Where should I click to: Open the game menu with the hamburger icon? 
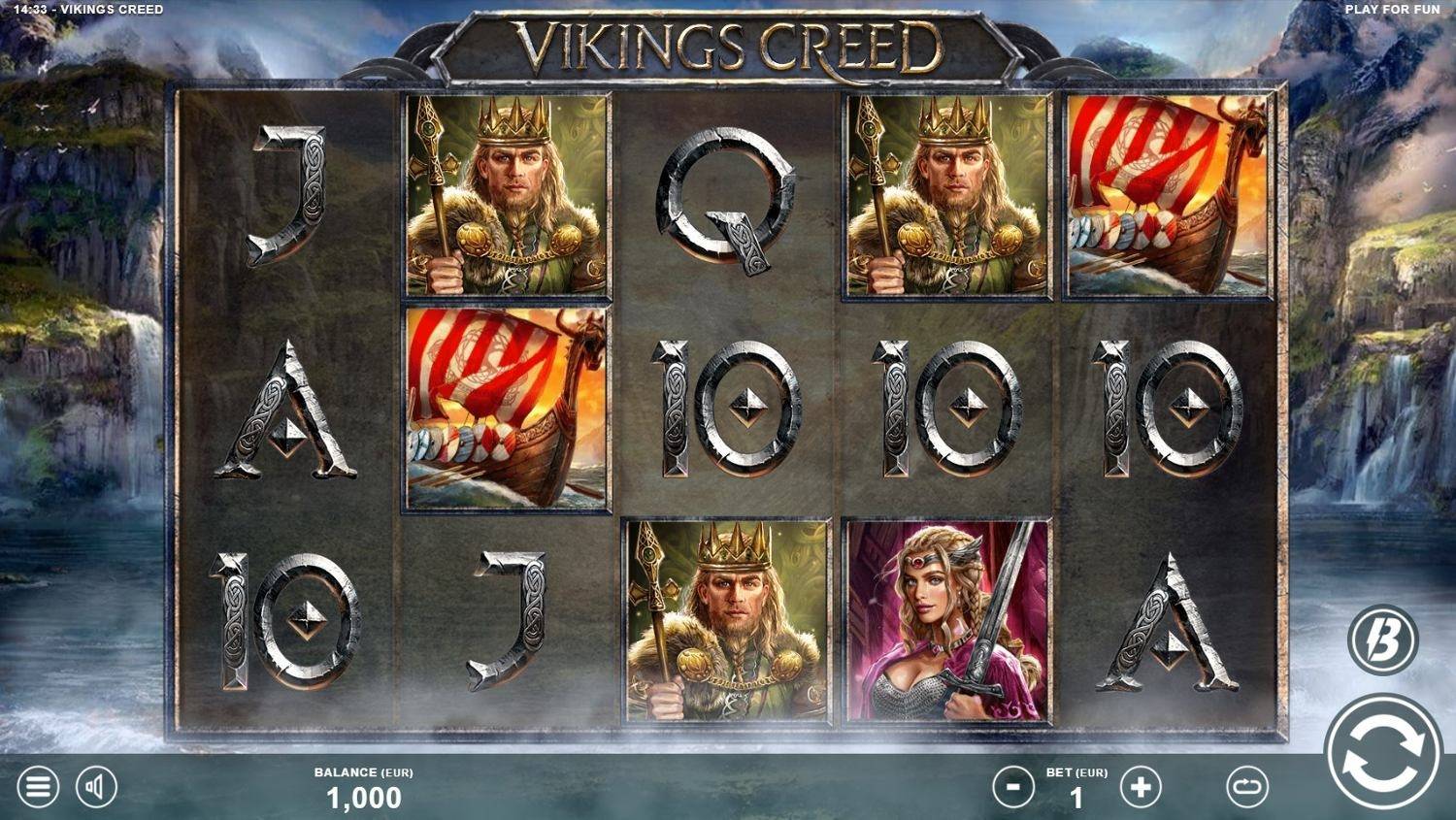point(38,786)
